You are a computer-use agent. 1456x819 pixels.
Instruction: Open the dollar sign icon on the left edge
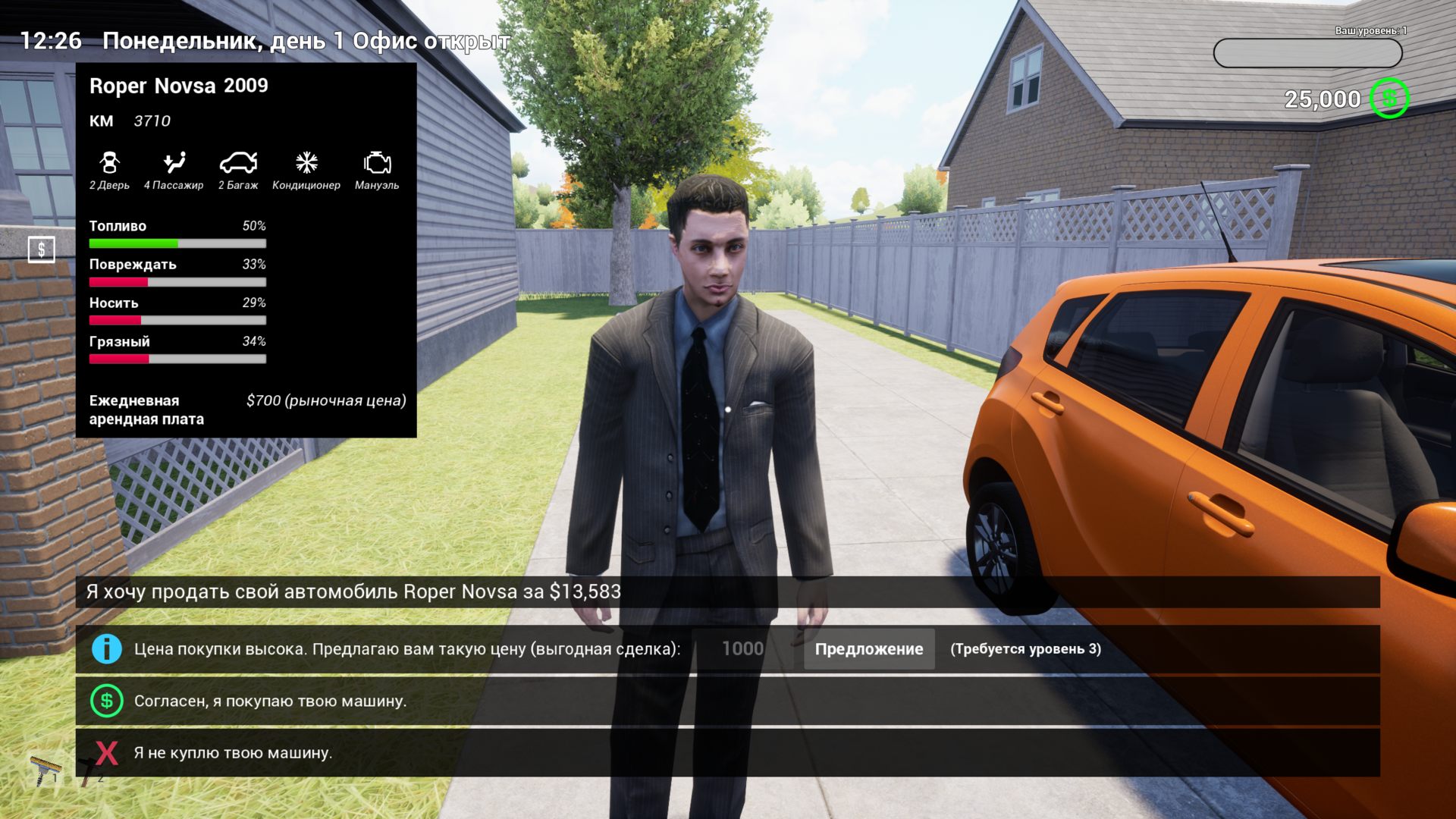coord(42,249)
